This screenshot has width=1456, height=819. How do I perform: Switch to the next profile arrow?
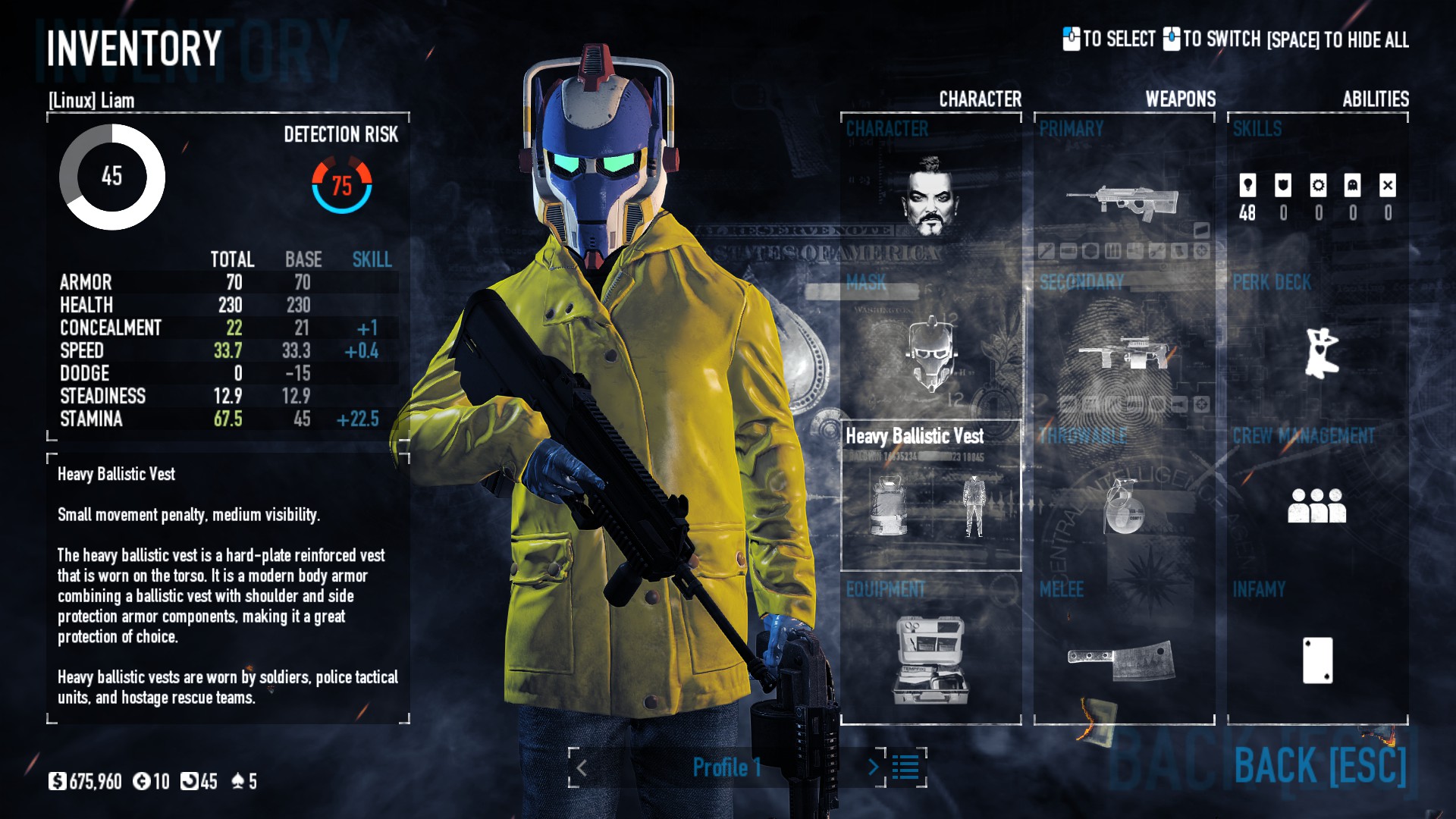point(874,767)
